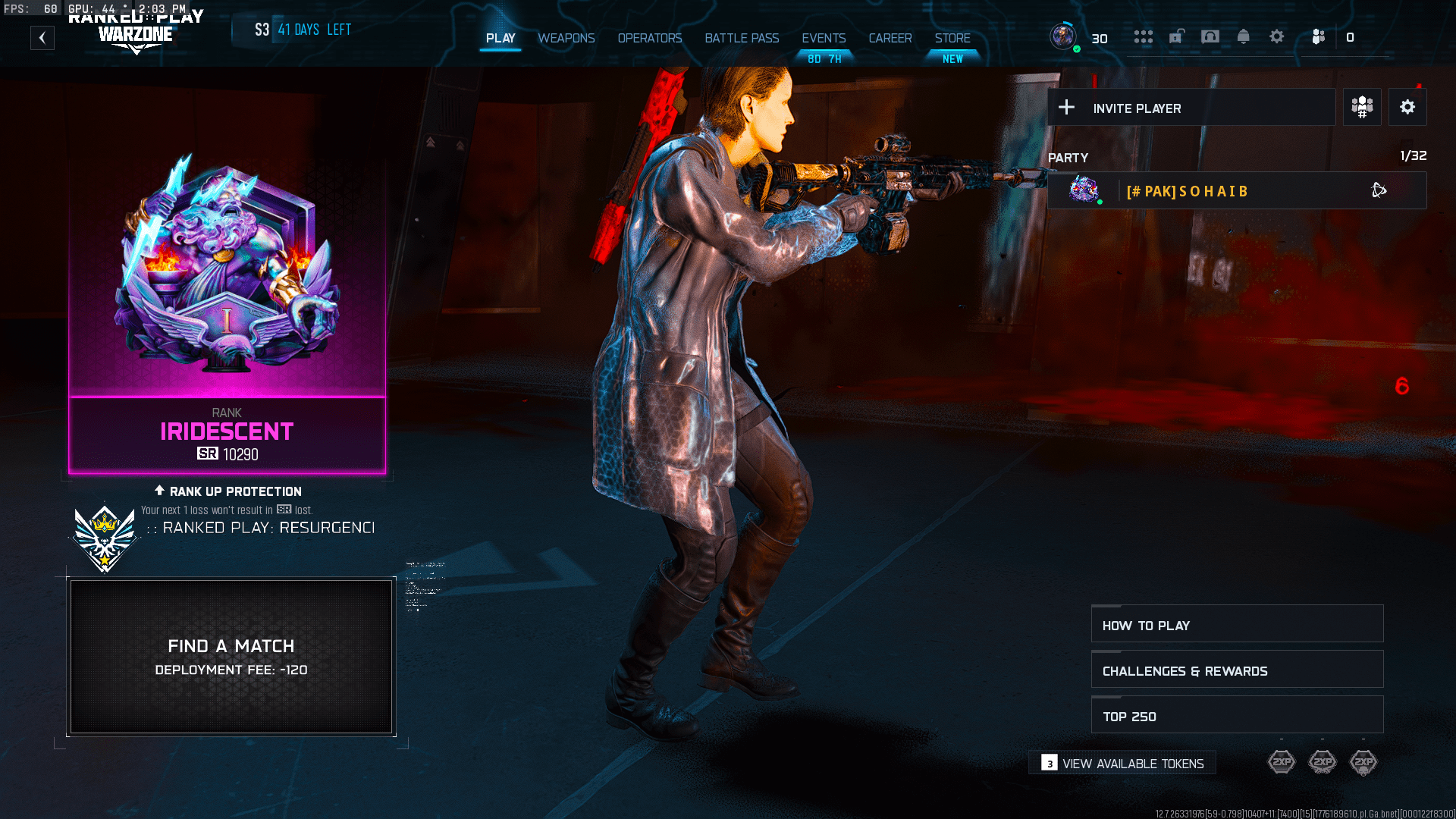
Task: Click the voice channel hashtag icon
Action: pyautogui.click(x=1362, y=107)
